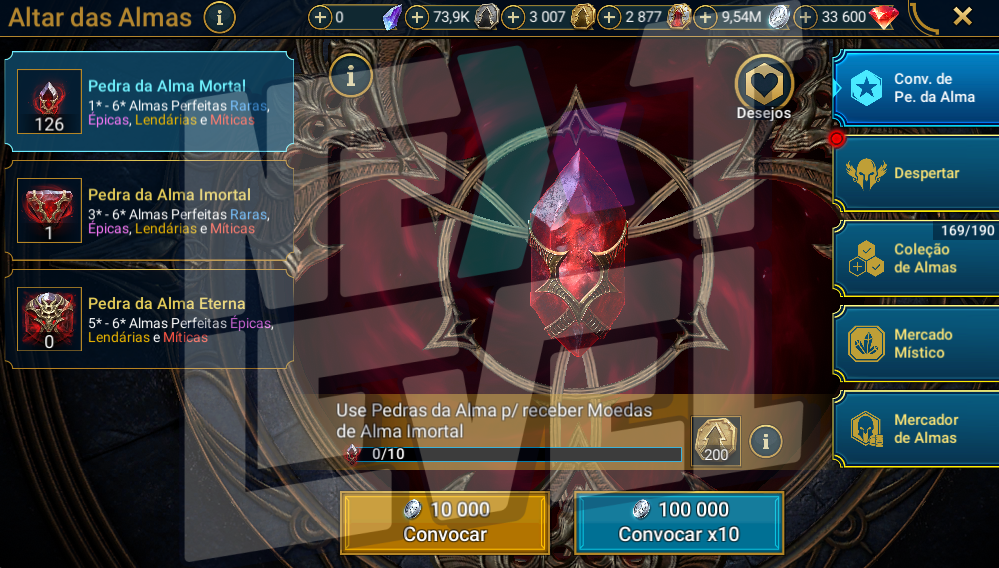Close the Altar das Almas screen
The image size is (999, 568).
point(962,16)
